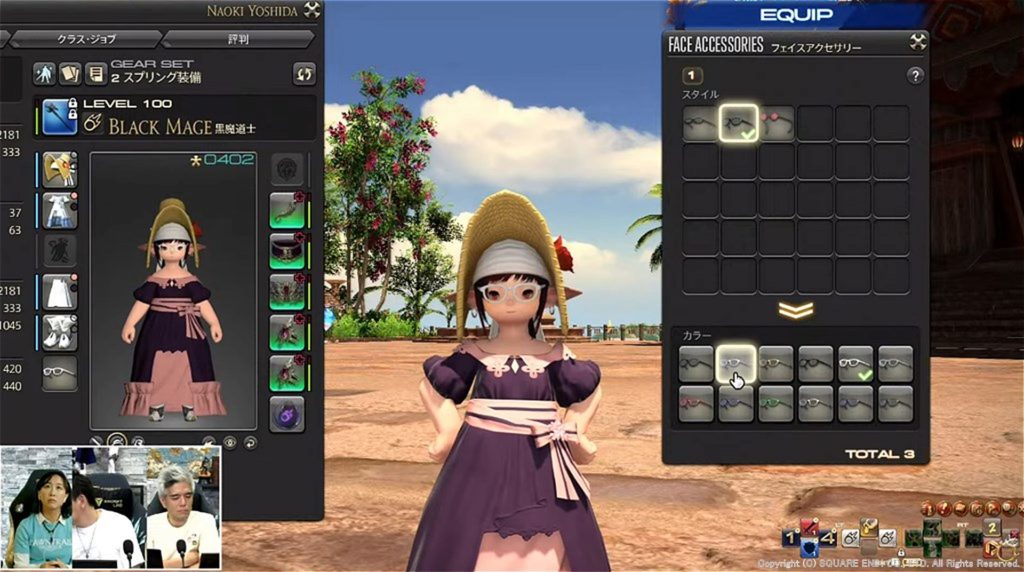
Task: Click the white glasses face accessory slot
Action: [x=59, y=373]
